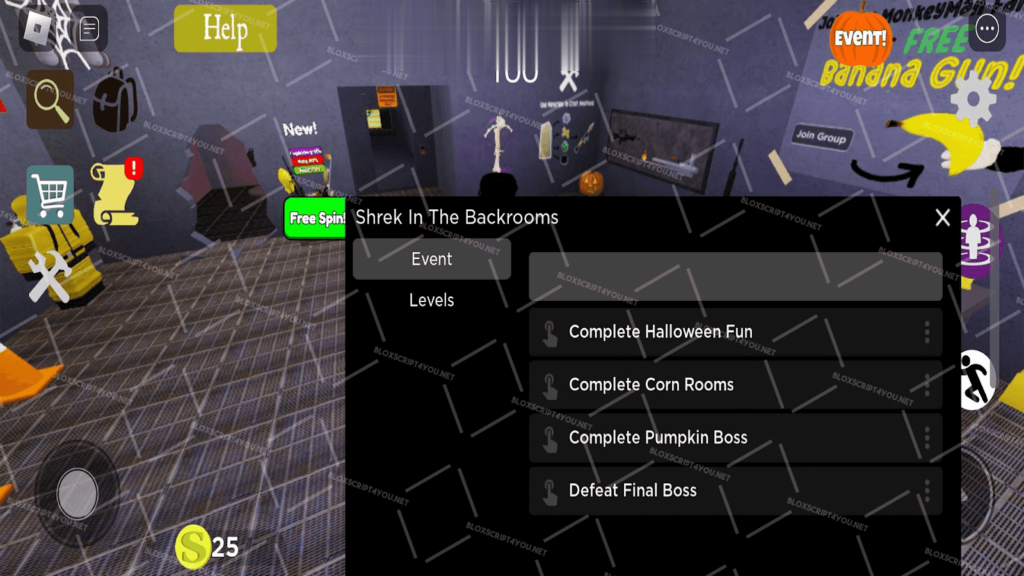Open the Roblox logo menu

[36, 29]
